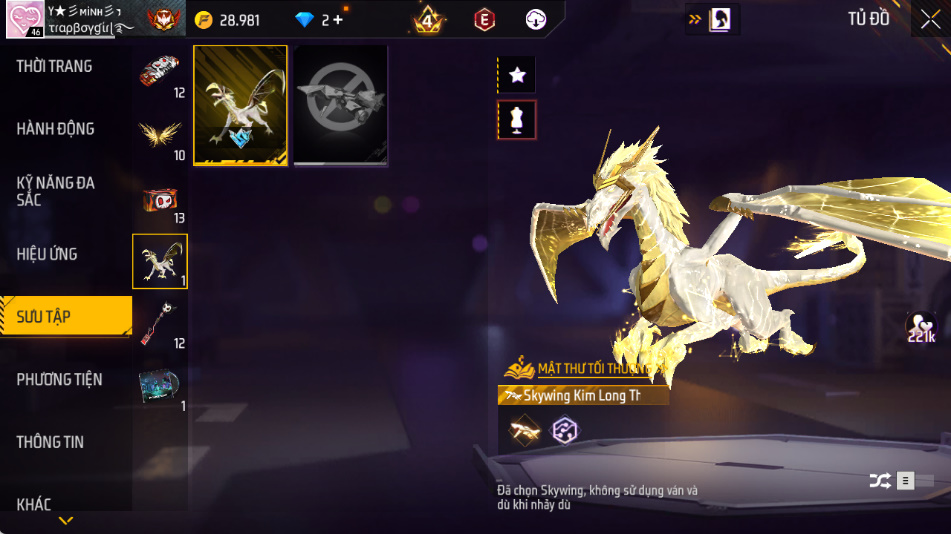Select the locked grey item card
Viewport: 951px width, 534px height.
tap(340, 105)
